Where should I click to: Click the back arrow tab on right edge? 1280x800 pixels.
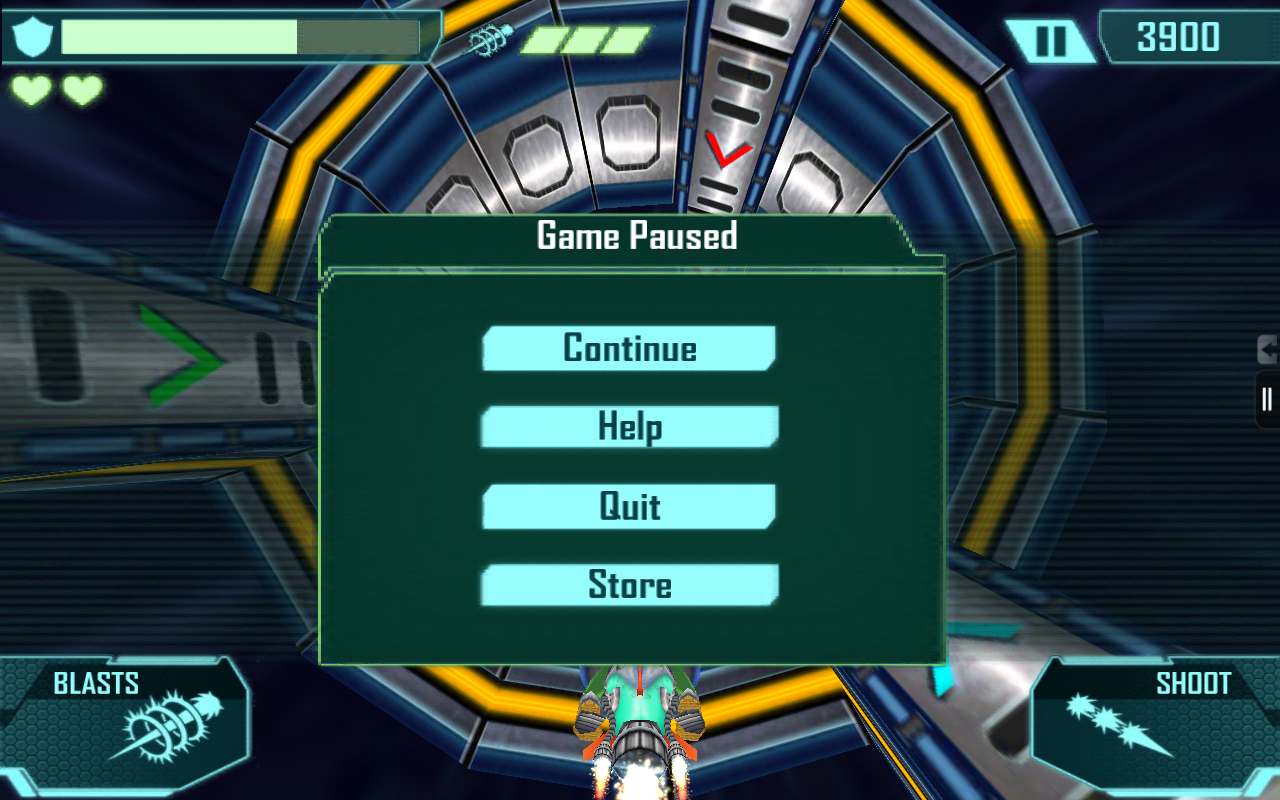coord(1268,350)
